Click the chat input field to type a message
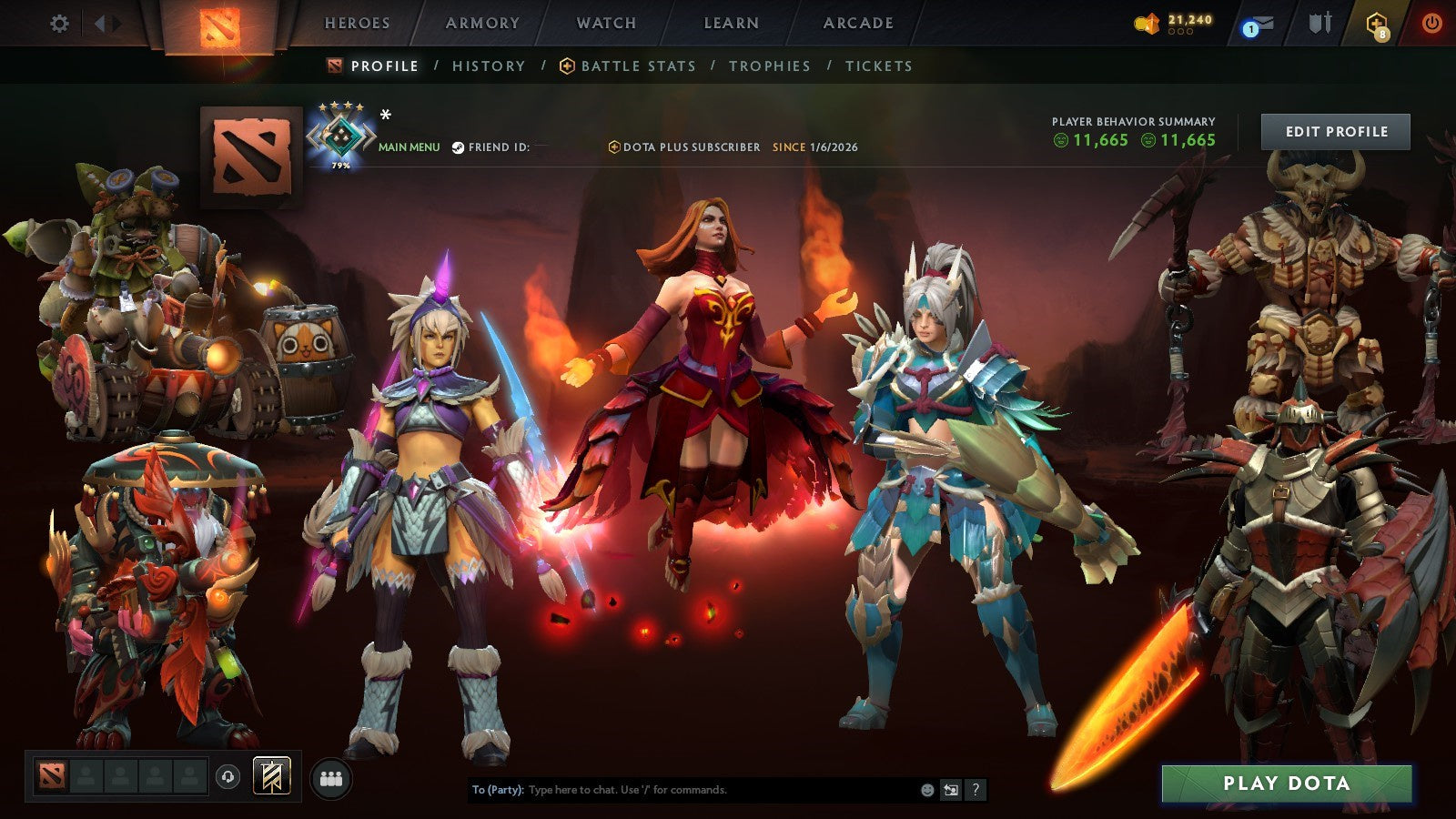 682,791
